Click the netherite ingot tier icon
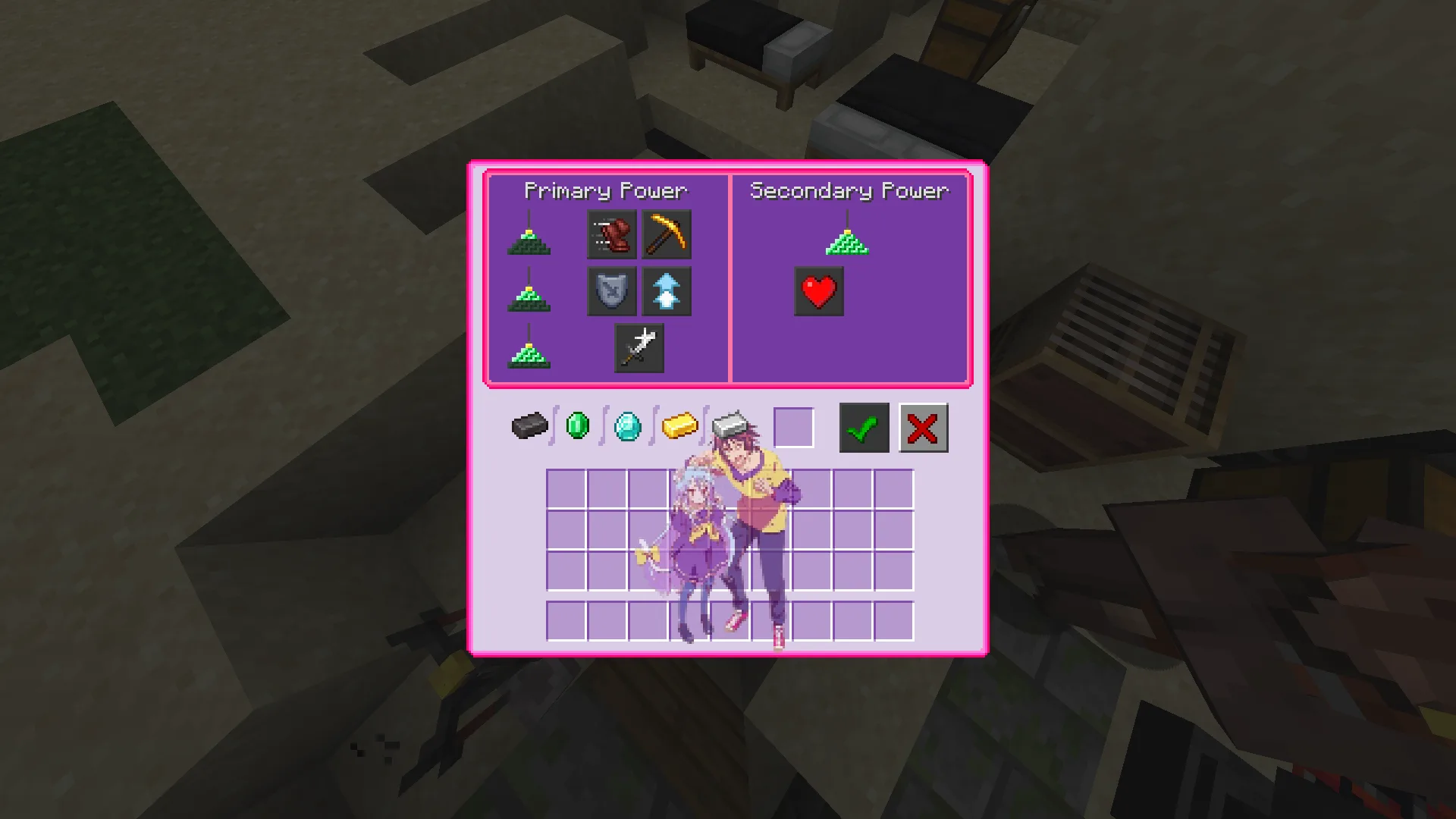 pos(529,427)
